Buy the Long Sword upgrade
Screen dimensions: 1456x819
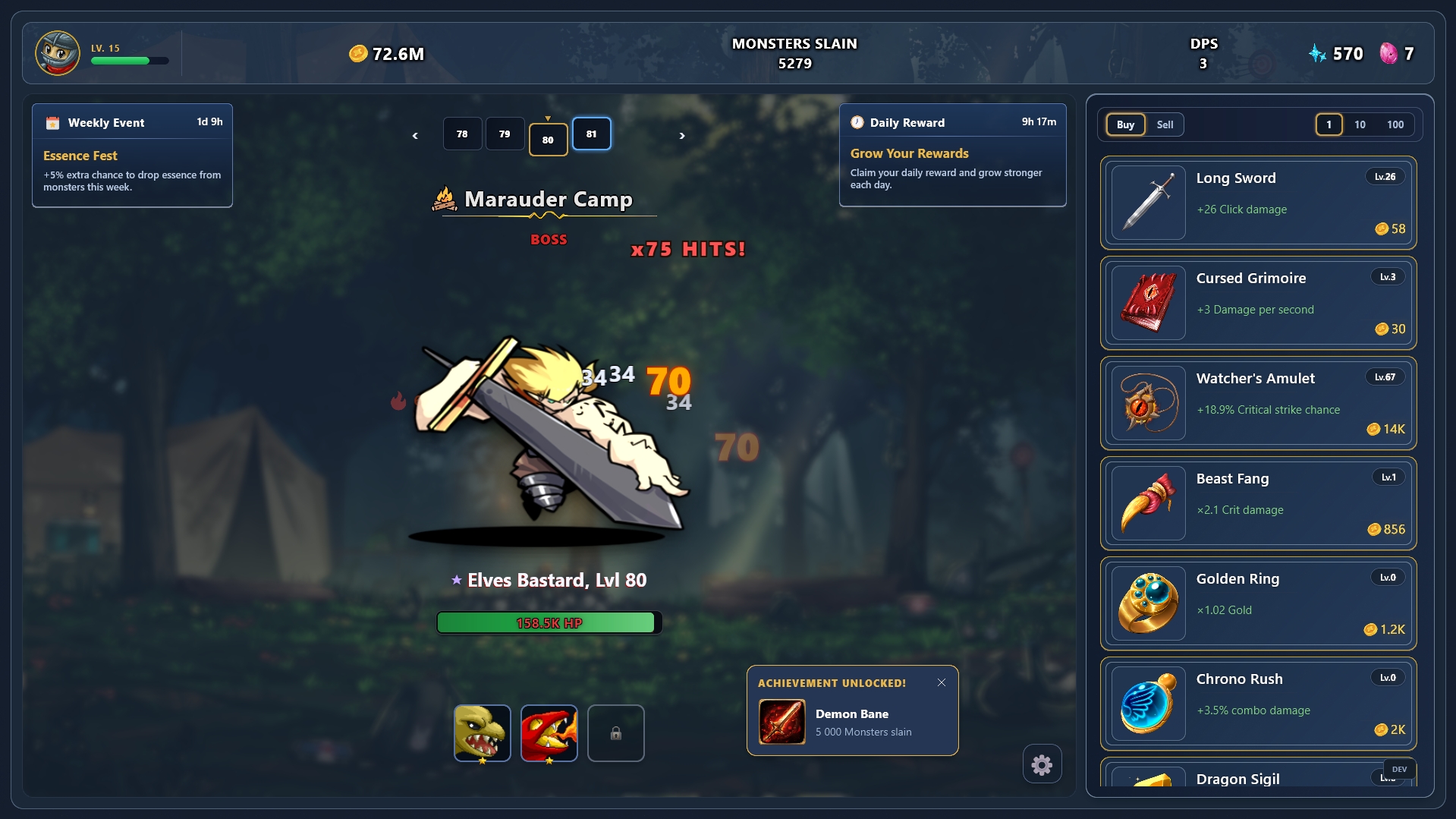tap(1258, 203)
